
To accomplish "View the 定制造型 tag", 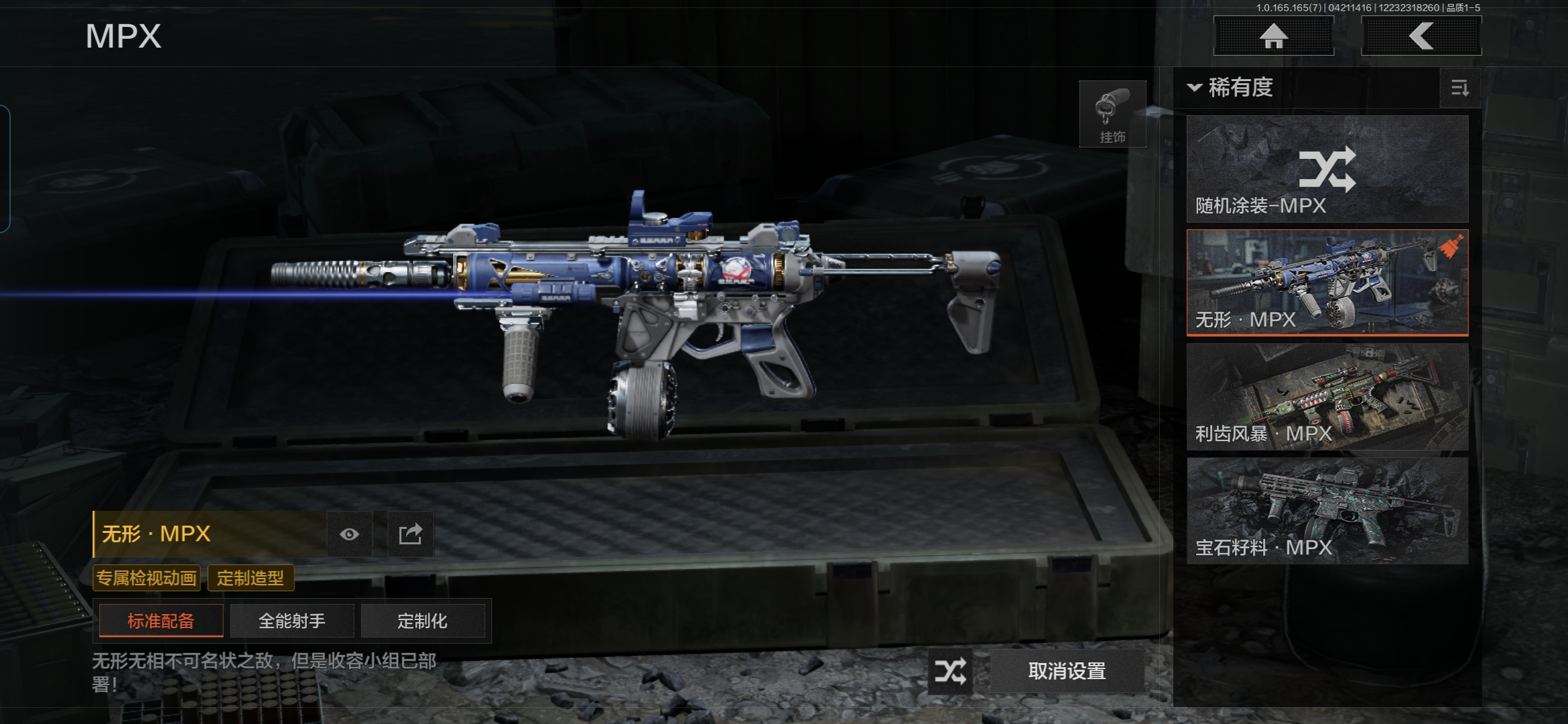I will pos(251,578).
